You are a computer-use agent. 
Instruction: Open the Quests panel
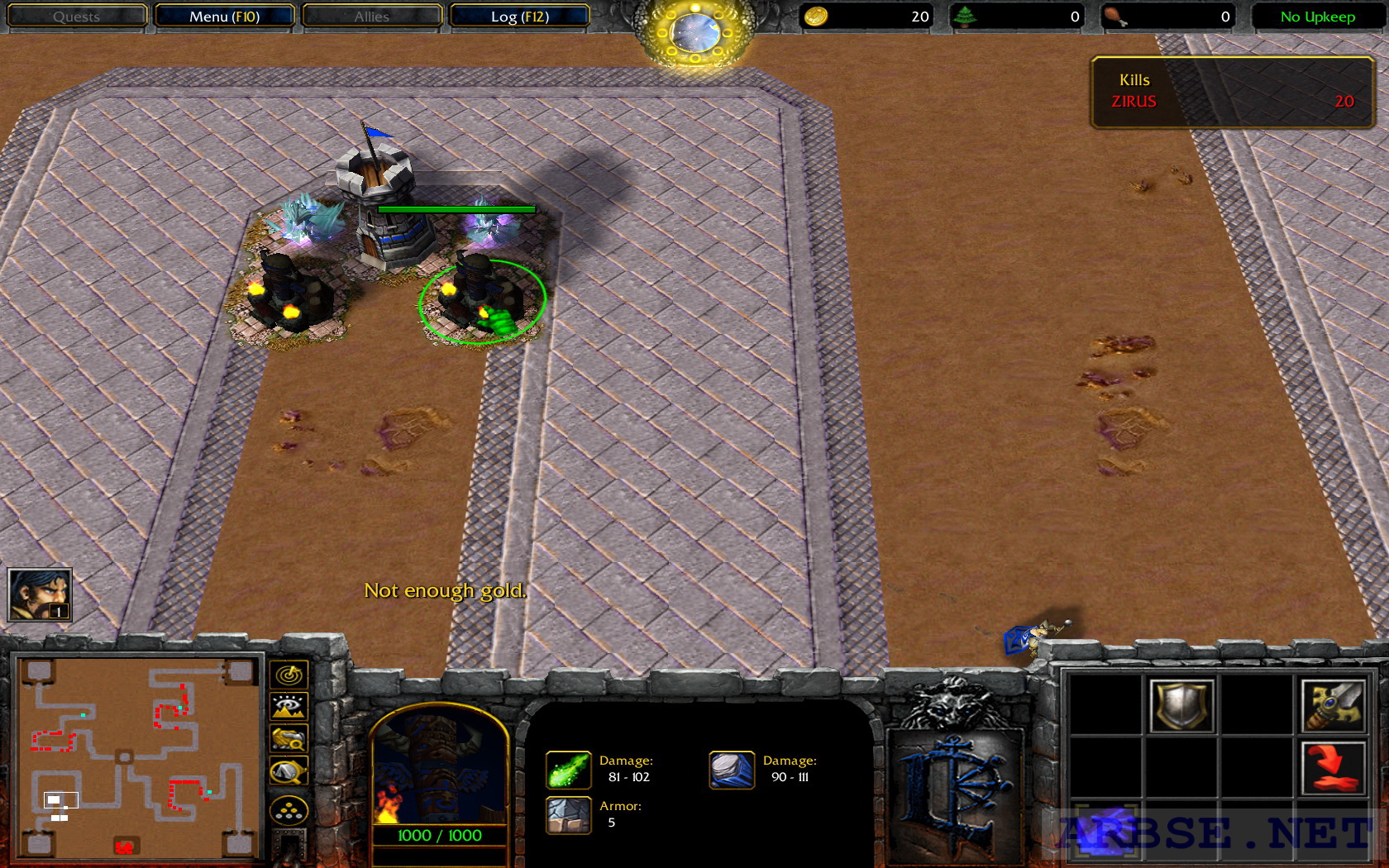point(77,16)
